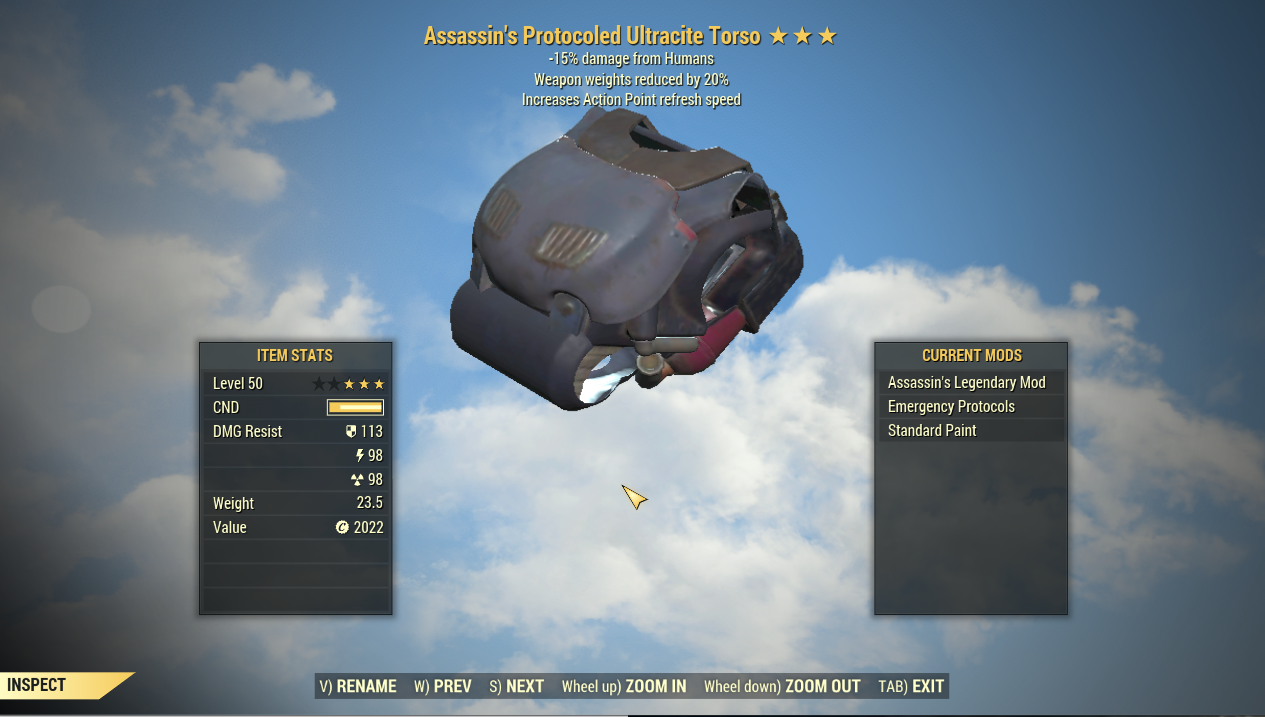
Task: Go to the NEXT item
Action: point(517,686)
